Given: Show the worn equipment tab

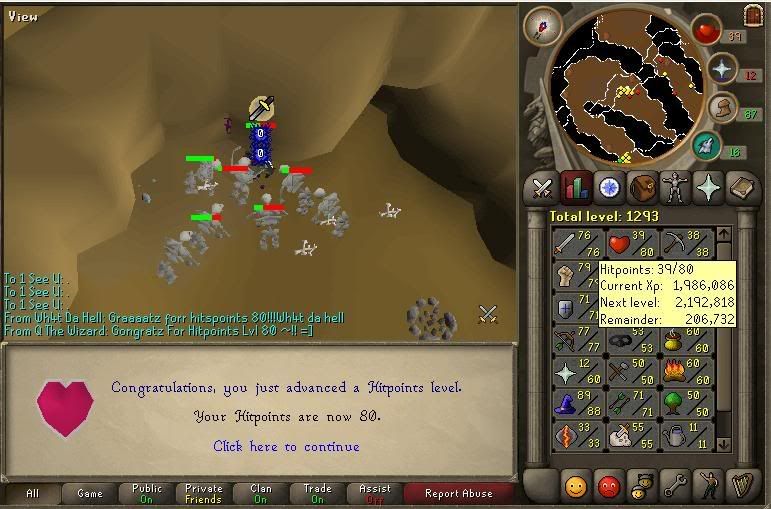Looking at the screenshot, I should [x=675, y=187].
